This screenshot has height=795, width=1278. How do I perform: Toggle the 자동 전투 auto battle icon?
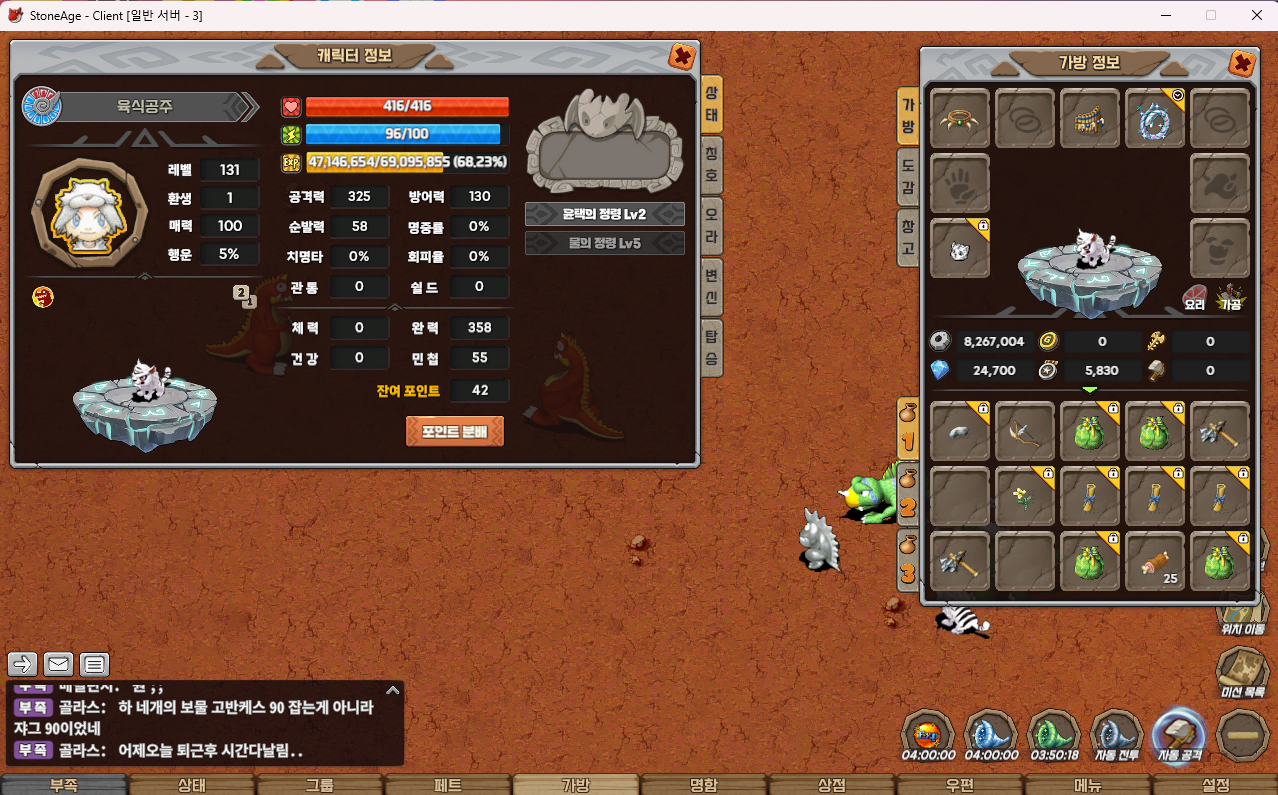point(1116,735)
